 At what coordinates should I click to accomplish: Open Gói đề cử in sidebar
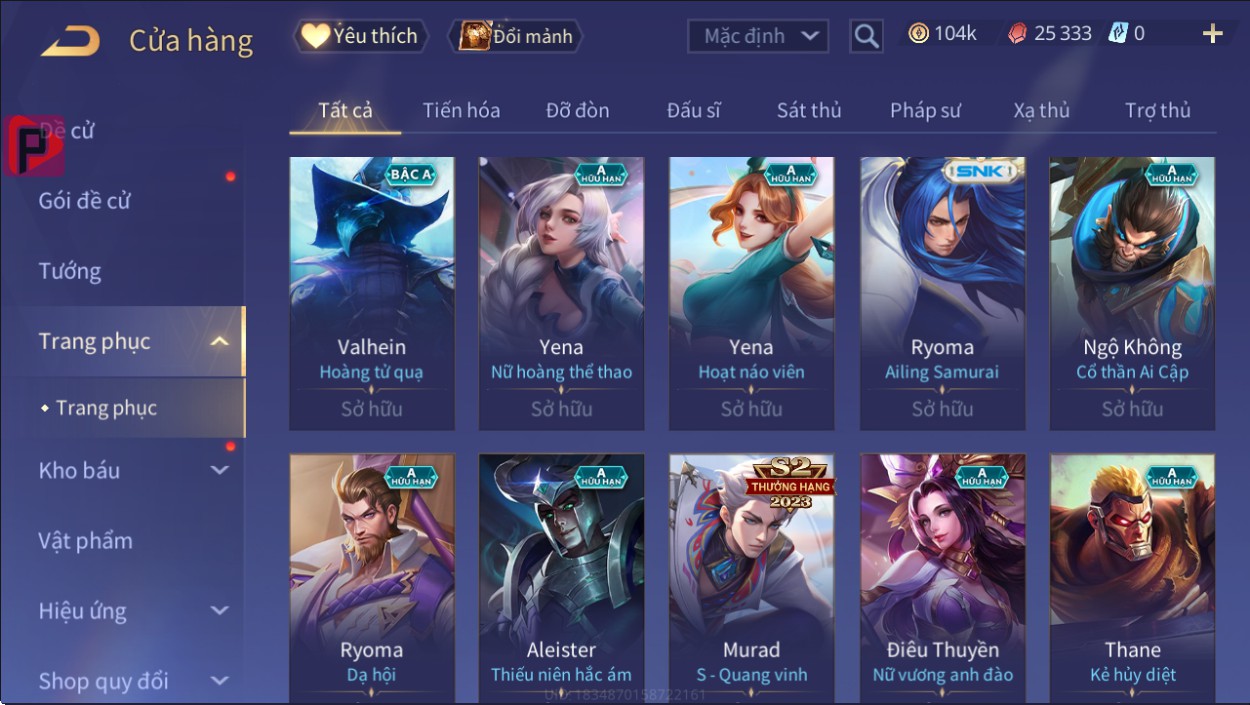pyautogui.click(x=85, y=201)
